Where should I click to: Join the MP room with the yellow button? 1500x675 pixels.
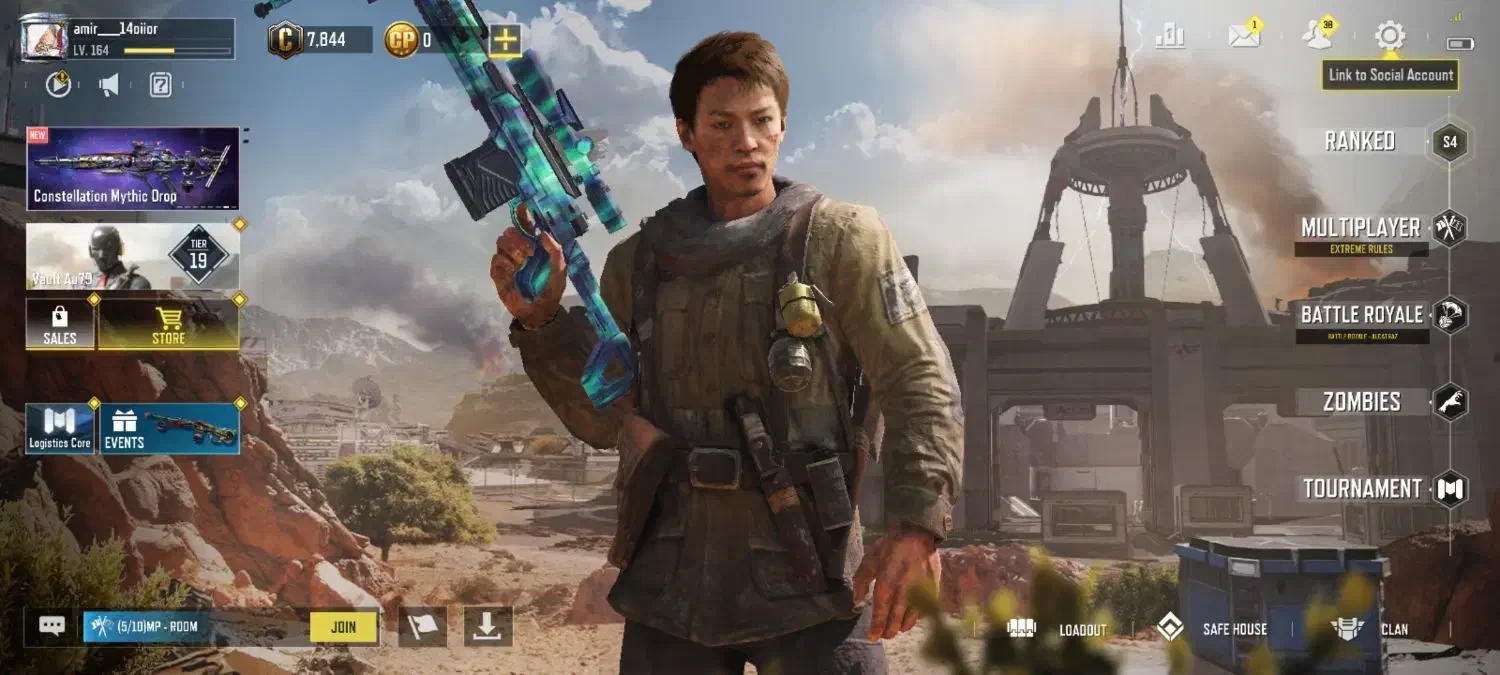click(343, 627)
